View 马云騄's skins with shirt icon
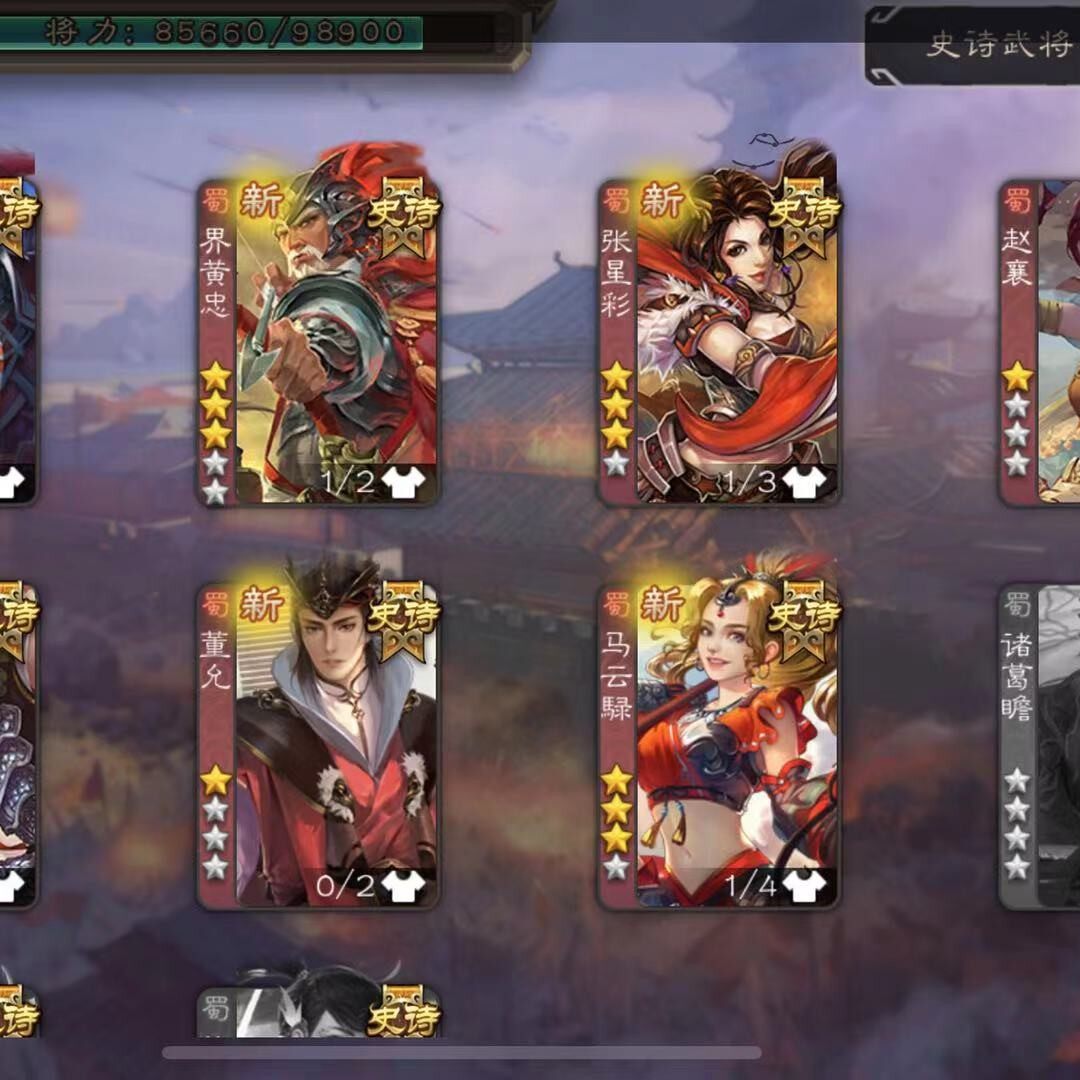1080x1080 pixels. tap(803, 885)
